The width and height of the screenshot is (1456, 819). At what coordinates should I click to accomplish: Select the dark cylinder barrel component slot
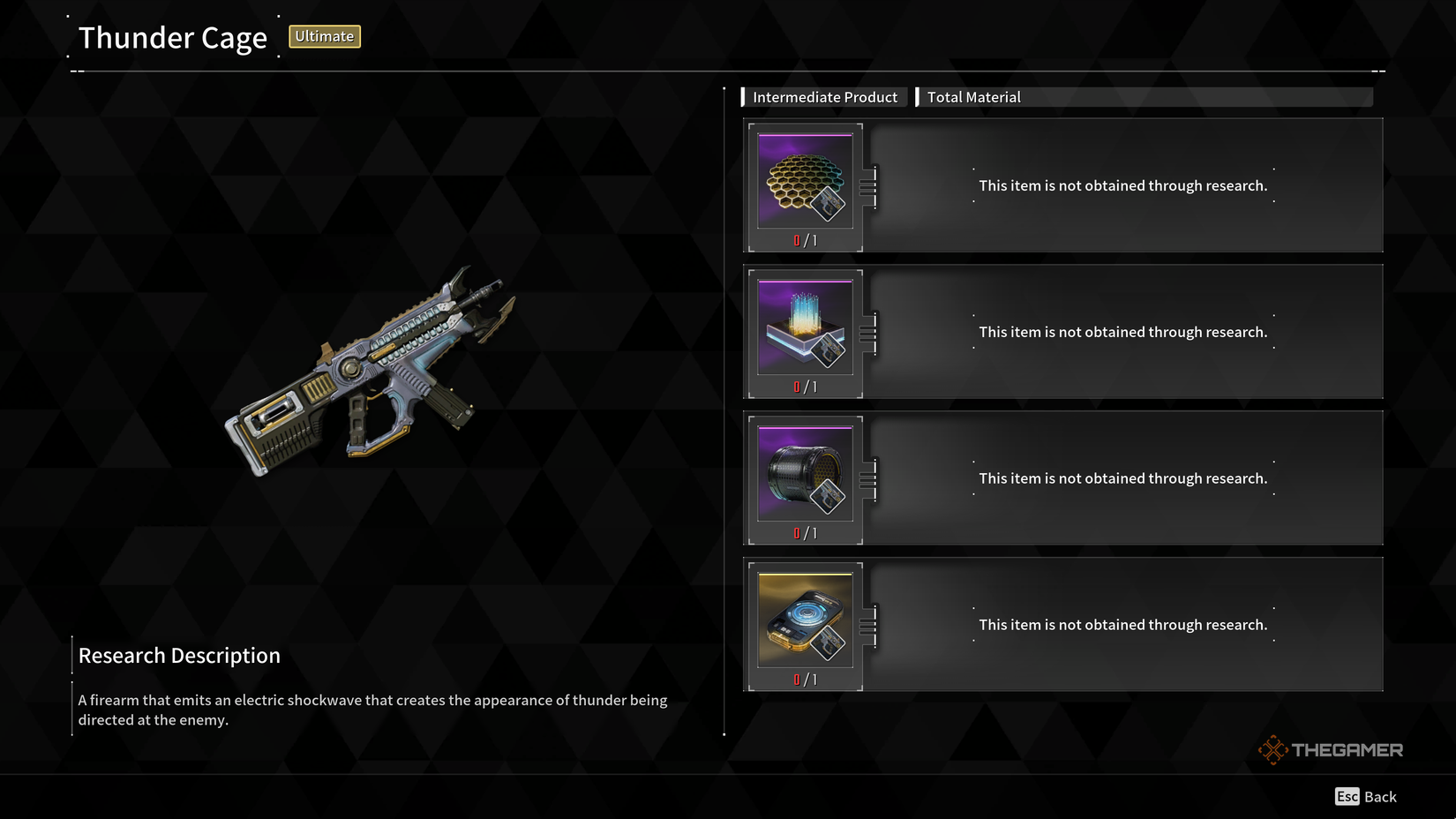pos(805,475)
